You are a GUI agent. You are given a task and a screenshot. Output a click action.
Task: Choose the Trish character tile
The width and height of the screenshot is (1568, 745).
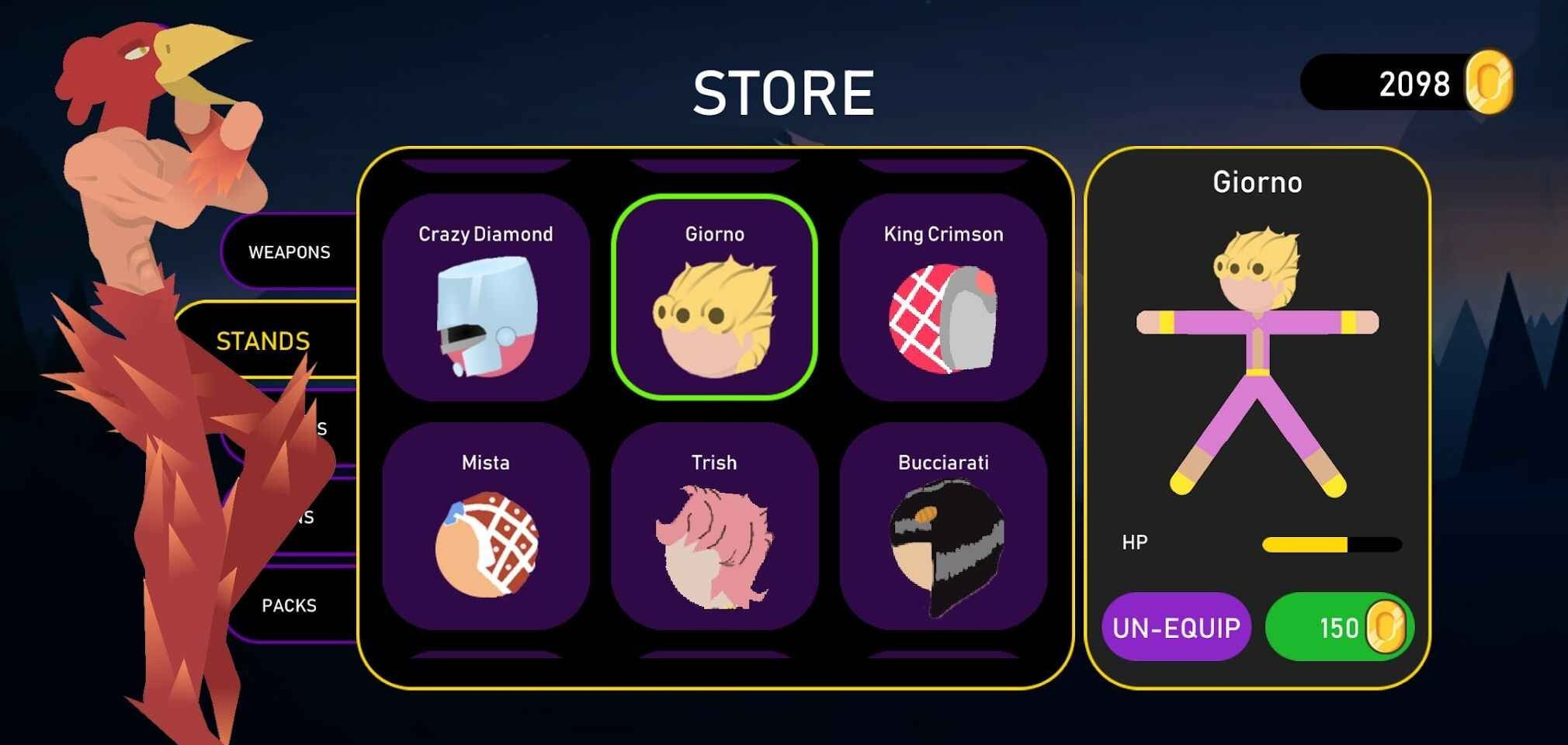(x=714, y=526)
